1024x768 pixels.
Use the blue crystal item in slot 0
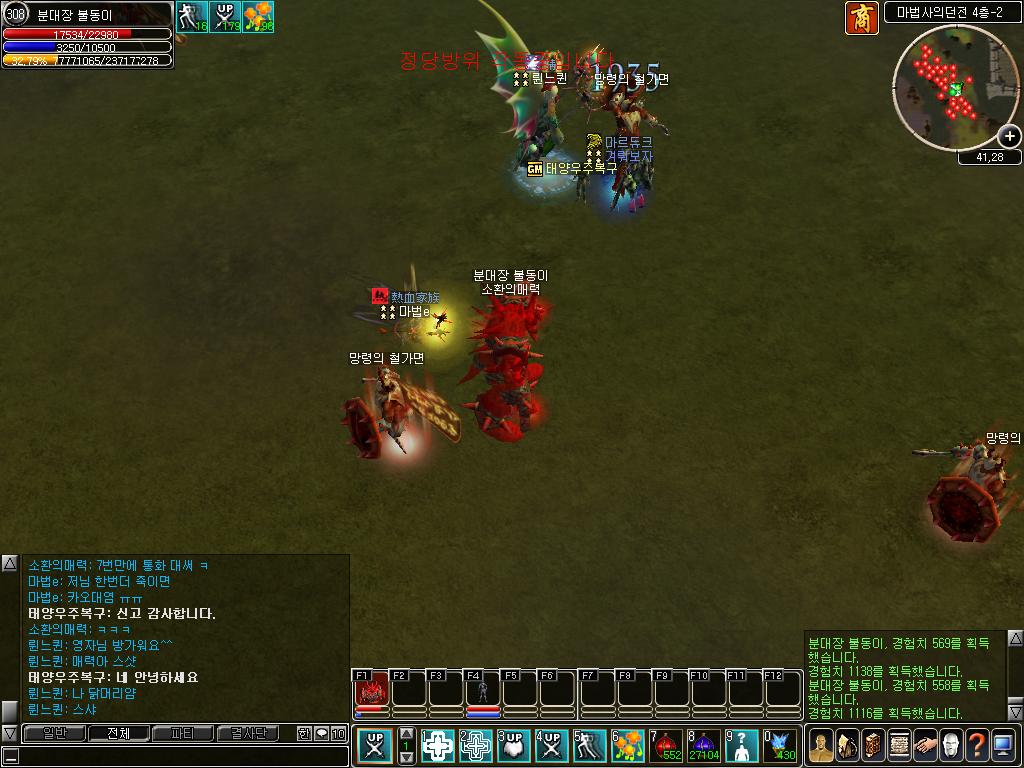(780, 746)
